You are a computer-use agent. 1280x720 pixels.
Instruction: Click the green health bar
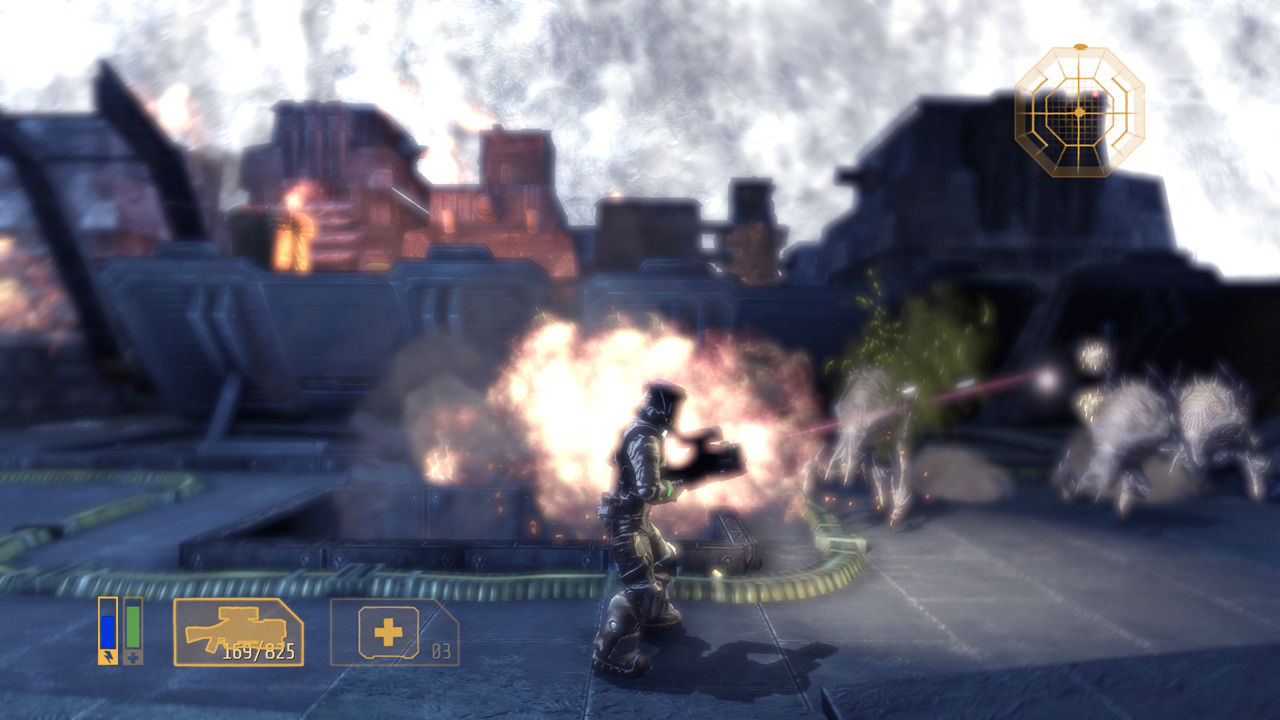(133, 627)
